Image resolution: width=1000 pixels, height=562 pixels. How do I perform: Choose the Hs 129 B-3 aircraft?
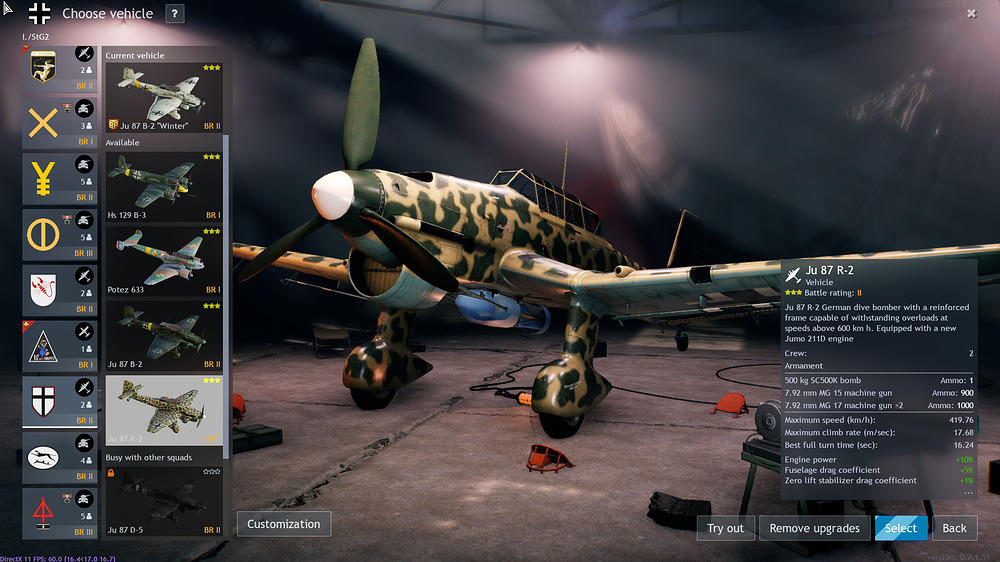click(165, 185)
